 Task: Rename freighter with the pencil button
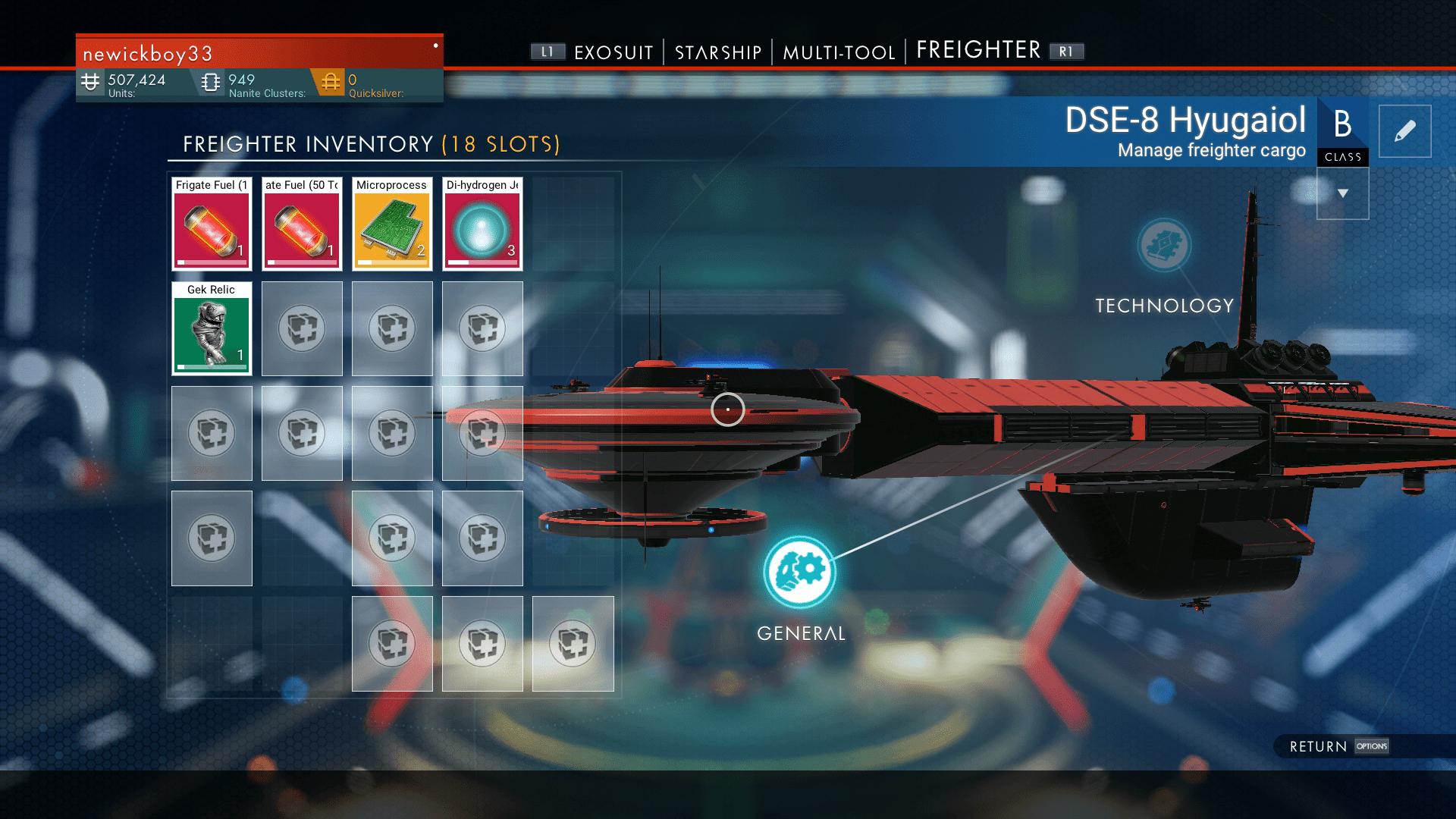click(1404, 131)
